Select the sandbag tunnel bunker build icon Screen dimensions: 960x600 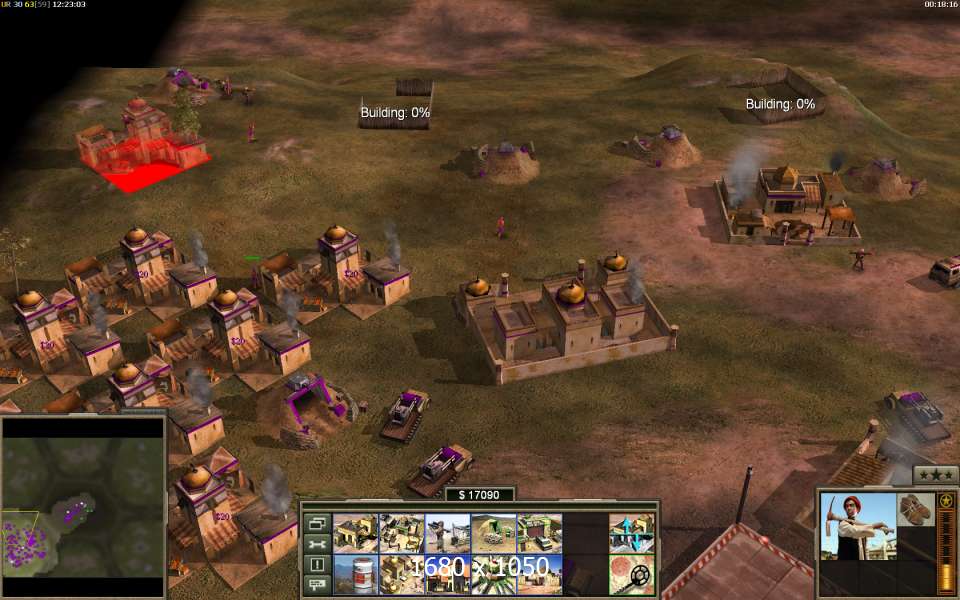click(x=493, y=533)
